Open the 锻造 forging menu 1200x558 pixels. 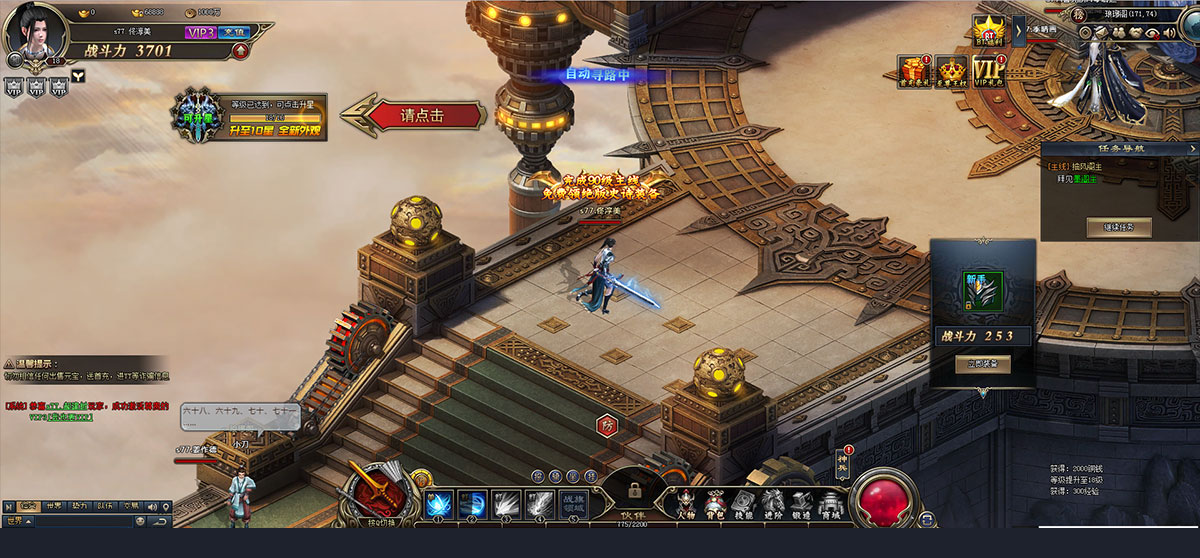click(x=802, y=502)
